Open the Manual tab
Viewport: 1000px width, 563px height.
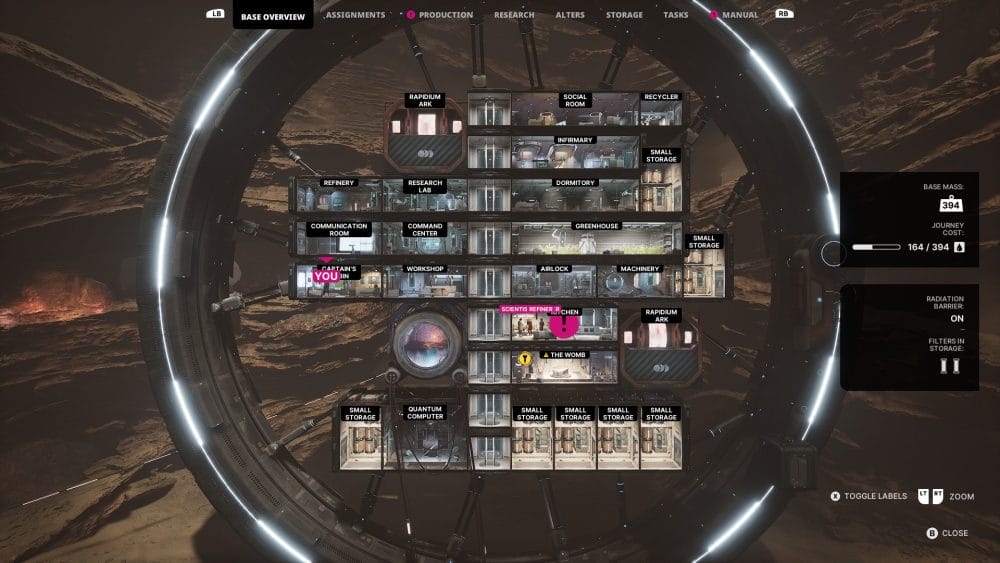[740, 15]
